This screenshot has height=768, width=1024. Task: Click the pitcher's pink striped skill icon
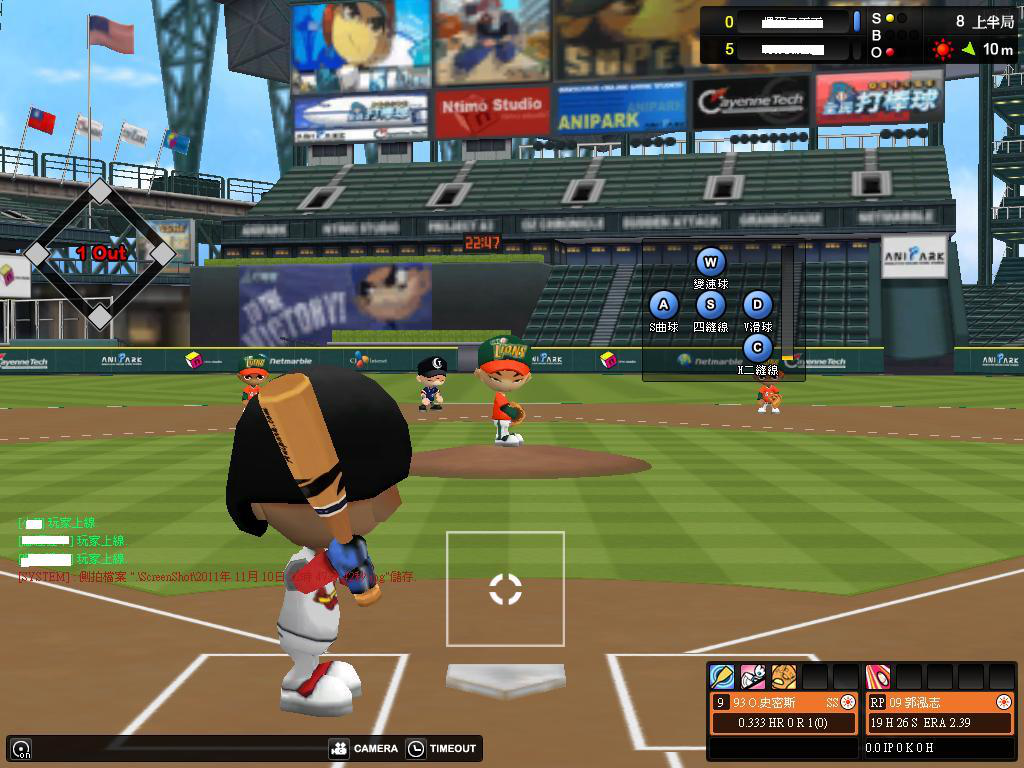tap(877, 677)
